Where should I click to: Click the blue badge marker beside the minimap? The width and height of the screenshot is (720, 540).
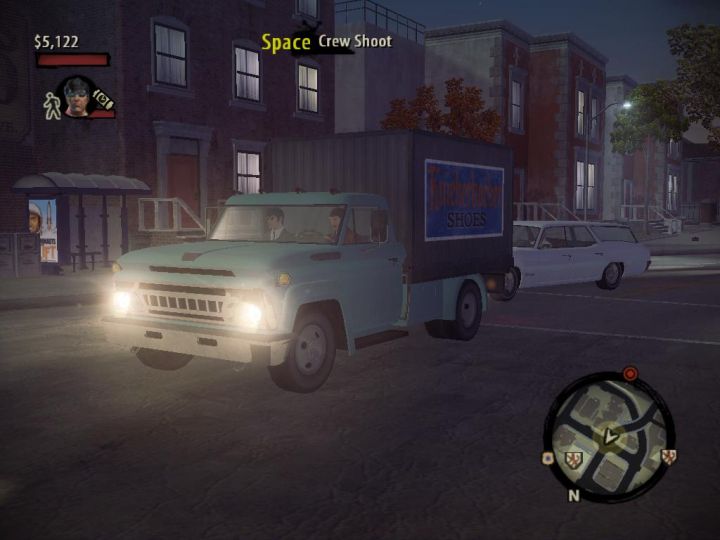pos(547,458)
